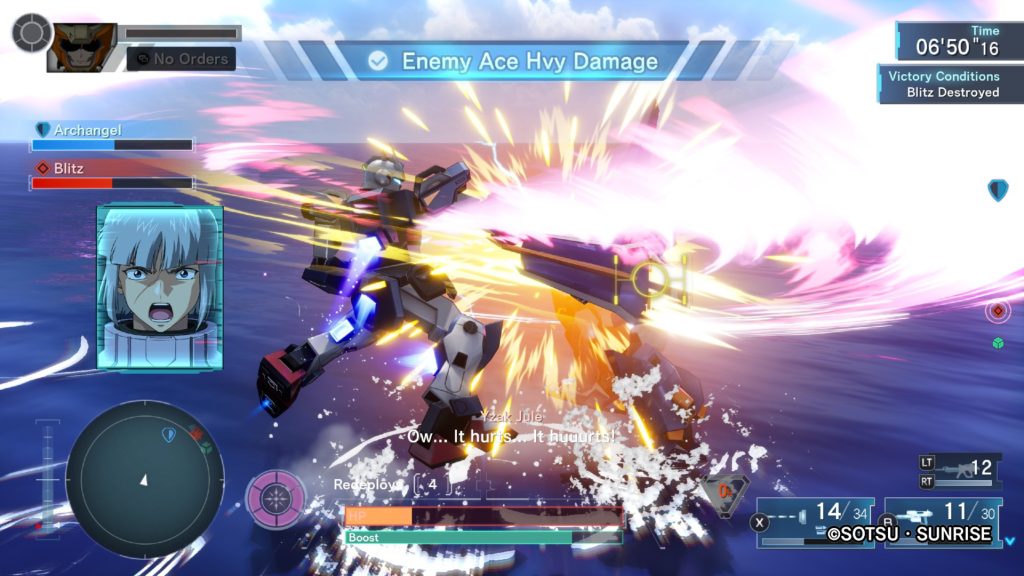Click the Enemy Ace Hvy Damage banner
Image resolution: width=1024 pixels, height=576 pixels.
(x=512, y=61)
